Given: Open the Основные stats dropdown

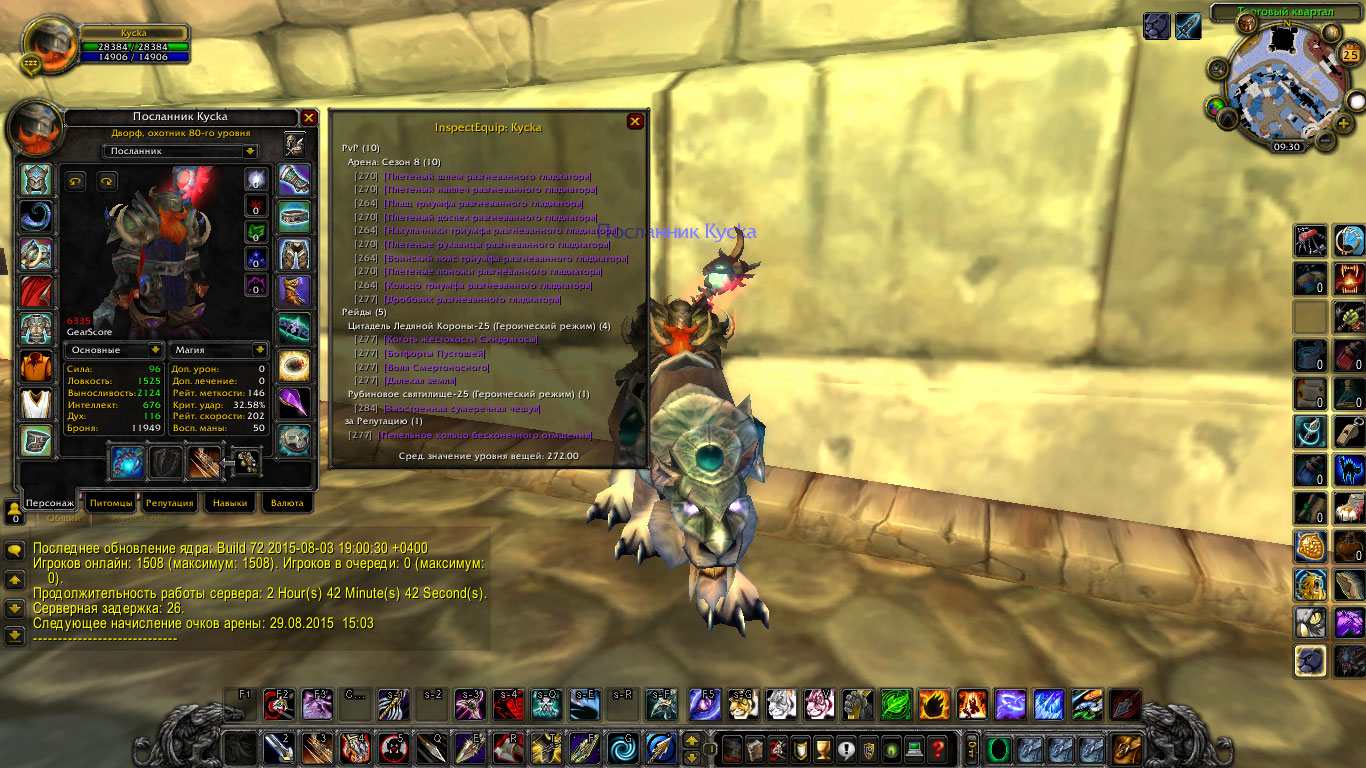Looking at the screenshot, I should [x=155, y=350].
